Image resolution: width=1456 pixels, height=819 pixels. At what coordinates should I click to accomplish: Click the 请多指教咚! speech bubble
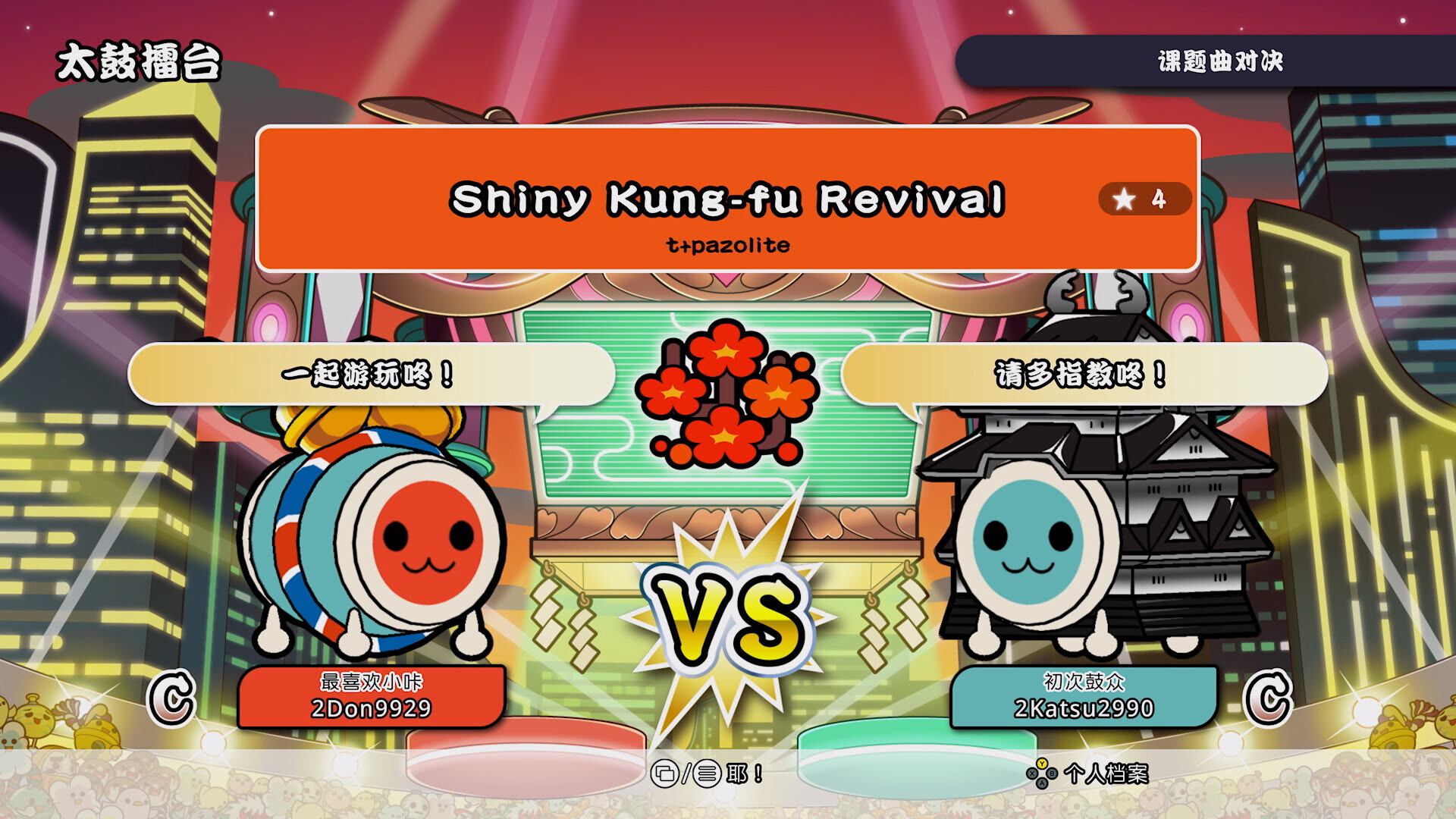1081,373
